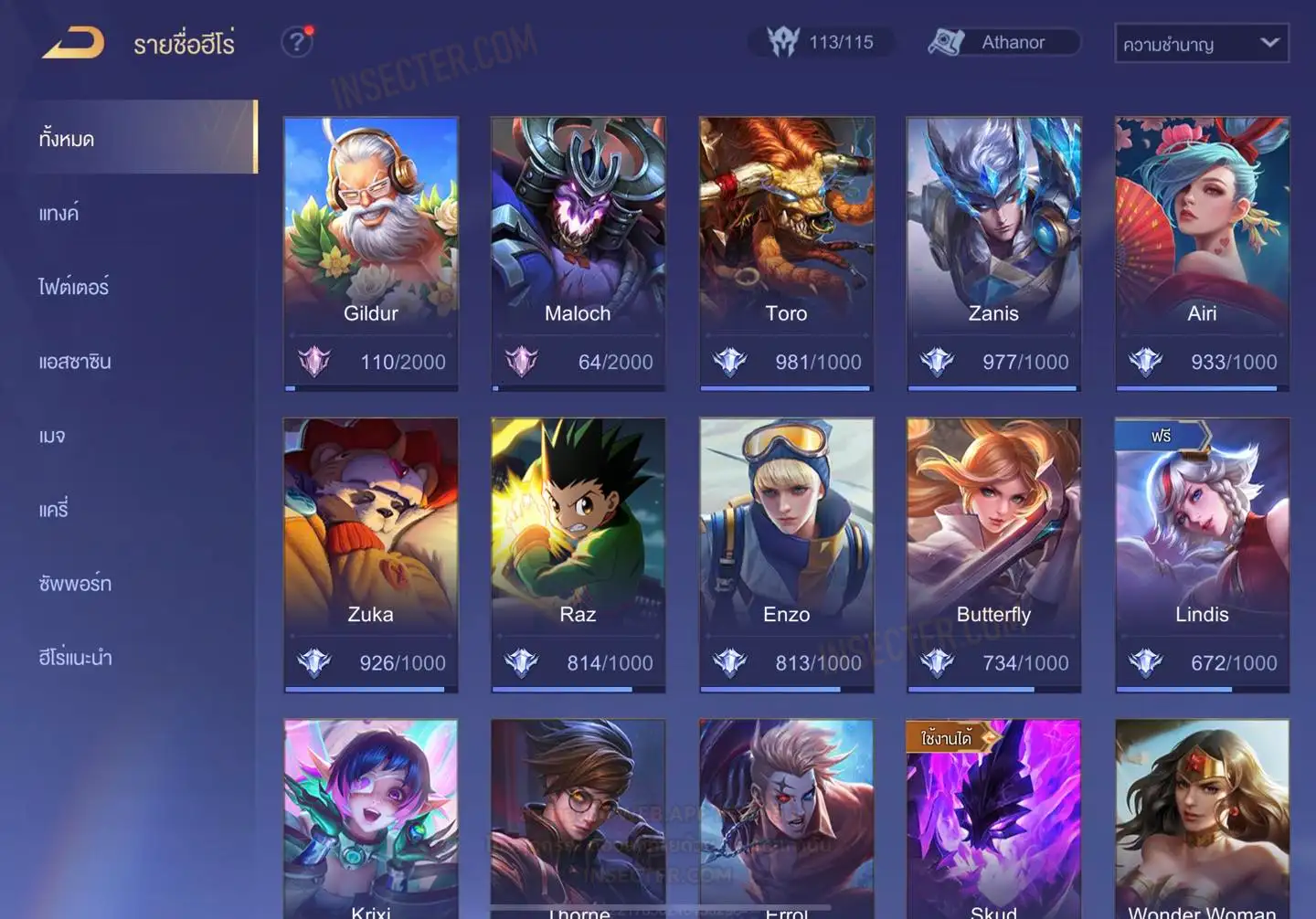Select the ทั้งหมด category tab

pos(137,138)
